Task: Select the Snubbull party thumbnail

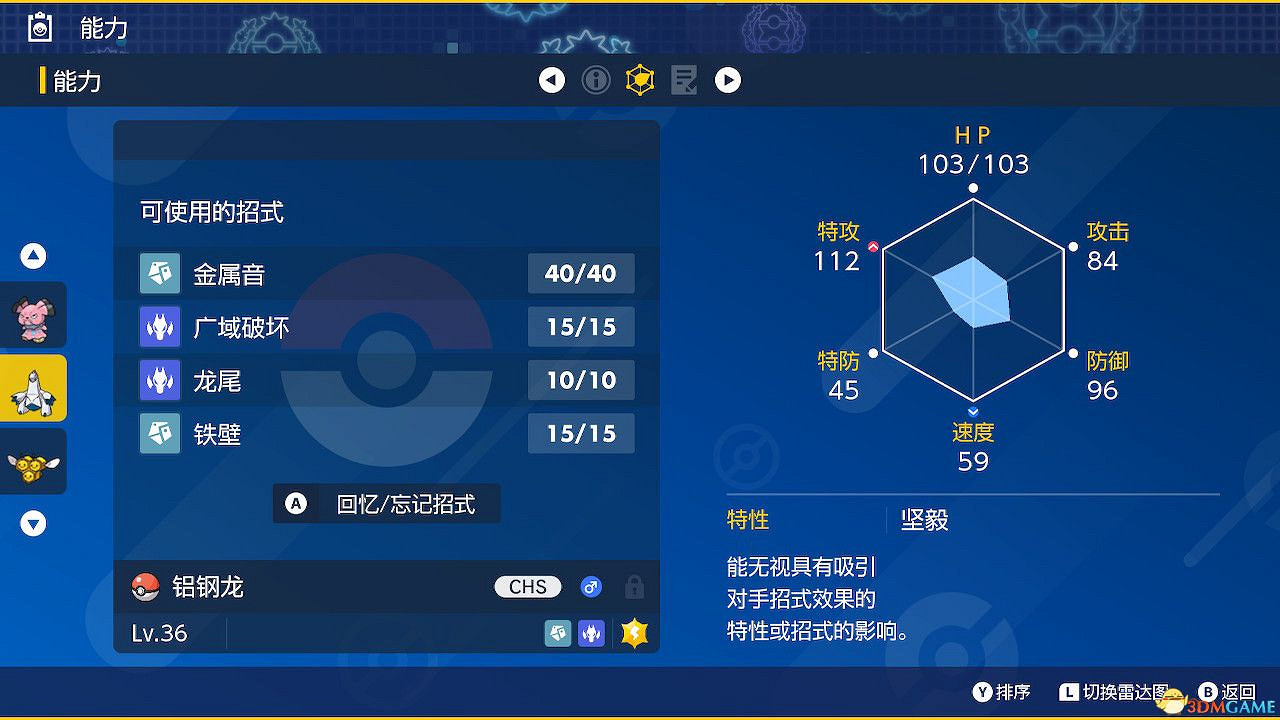Action: click(x=33, y=315)
